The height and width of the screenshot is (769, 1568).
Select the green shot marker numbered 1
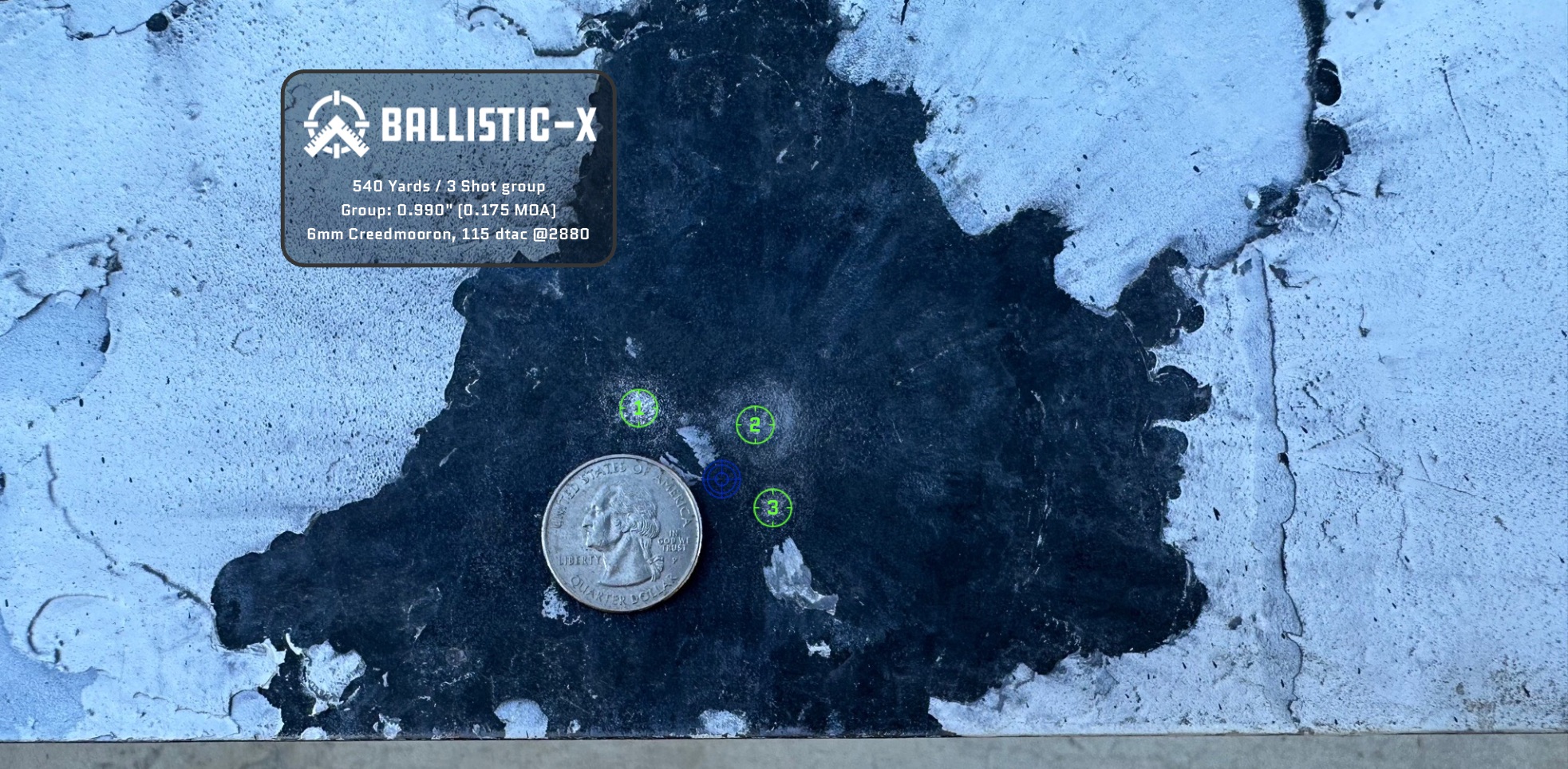[x=638, y=408]
